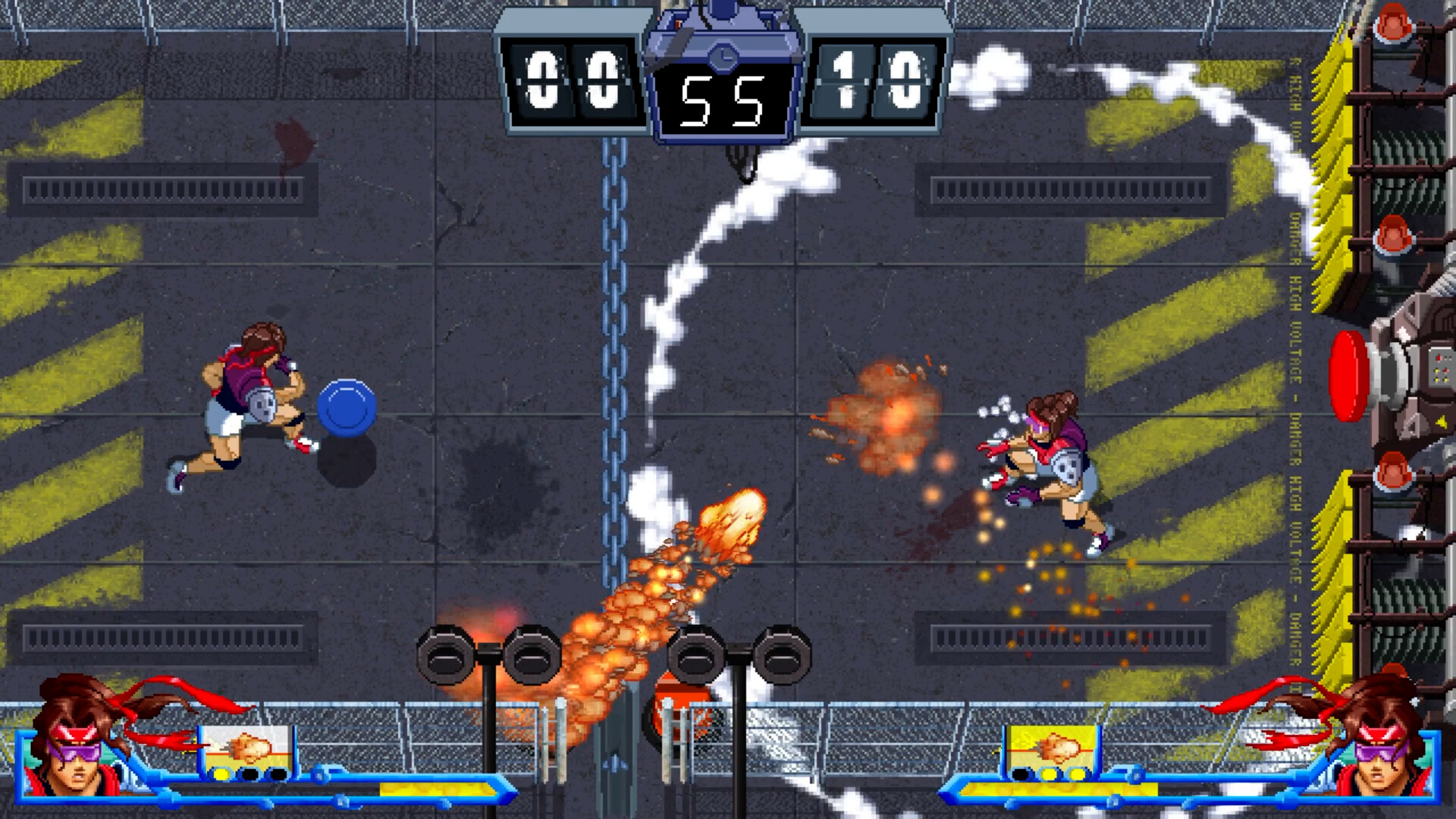Click the fireball explosion at mid-court
This screenshot has height=819, width=1456.
[732, 523]
